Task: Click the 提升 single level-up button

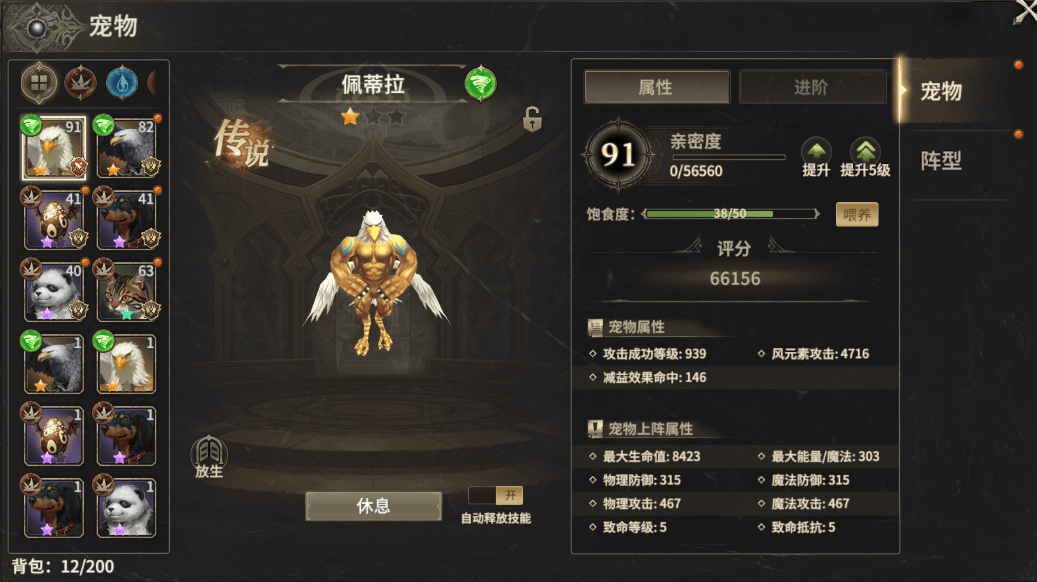Action: 816,157
